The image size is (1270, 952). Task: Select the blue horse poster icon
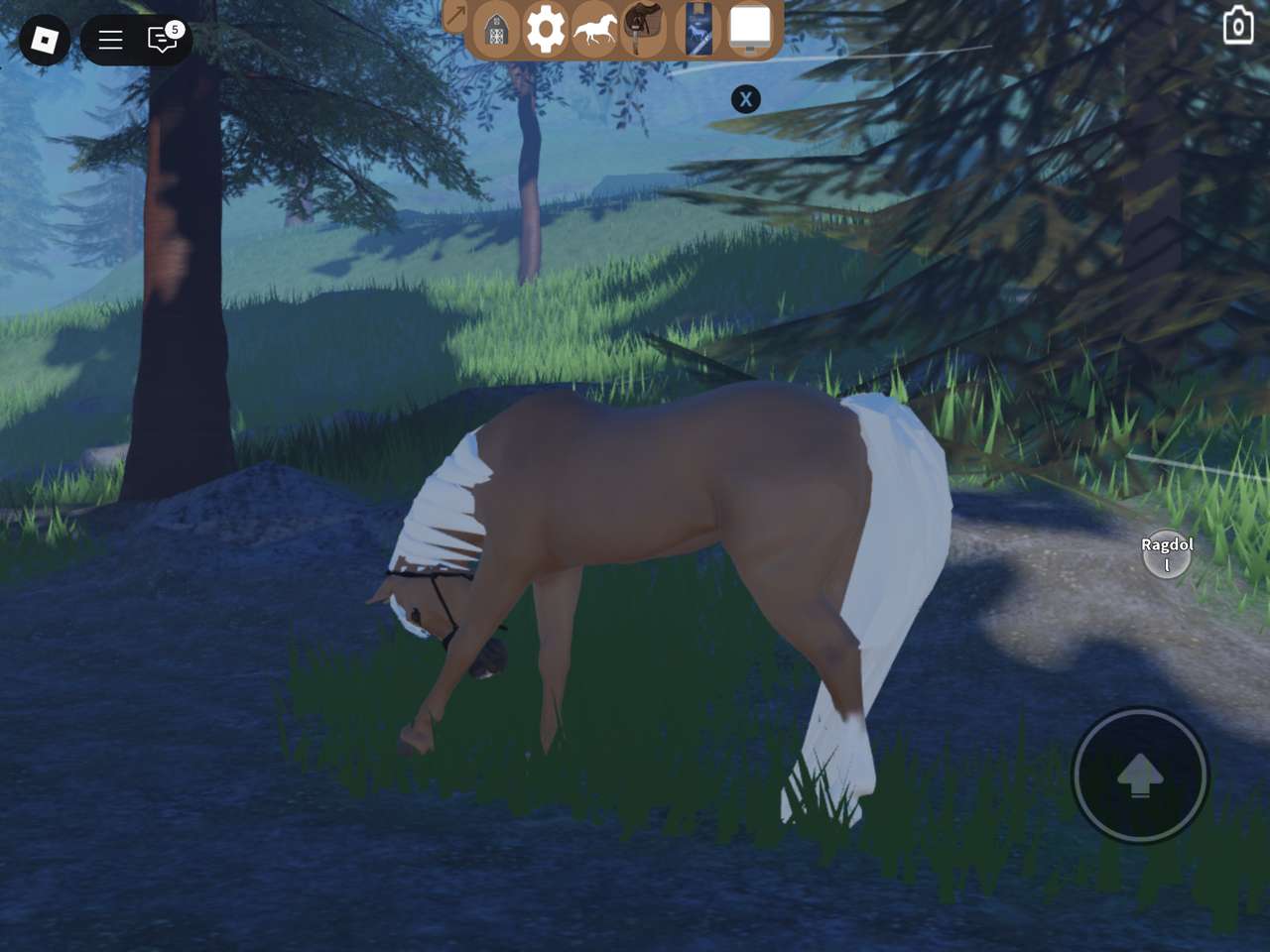(698, 29)
